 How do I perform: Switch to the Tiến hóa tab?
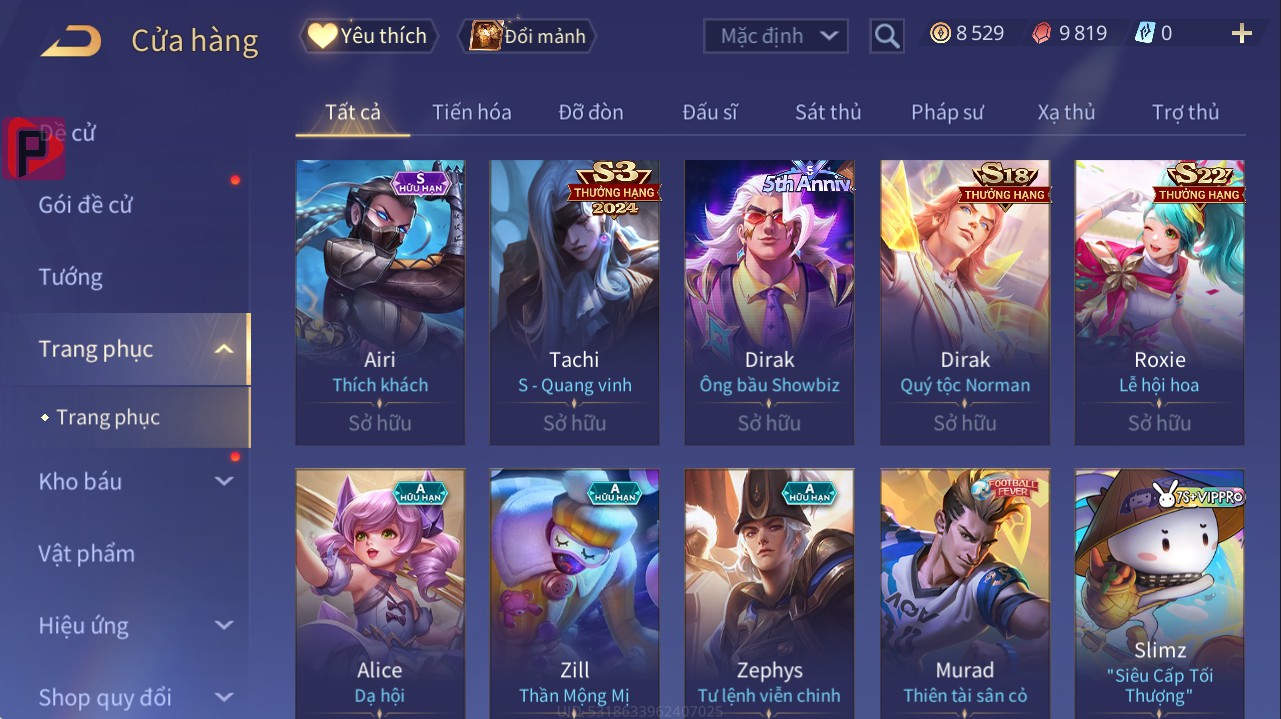(471, 112)
